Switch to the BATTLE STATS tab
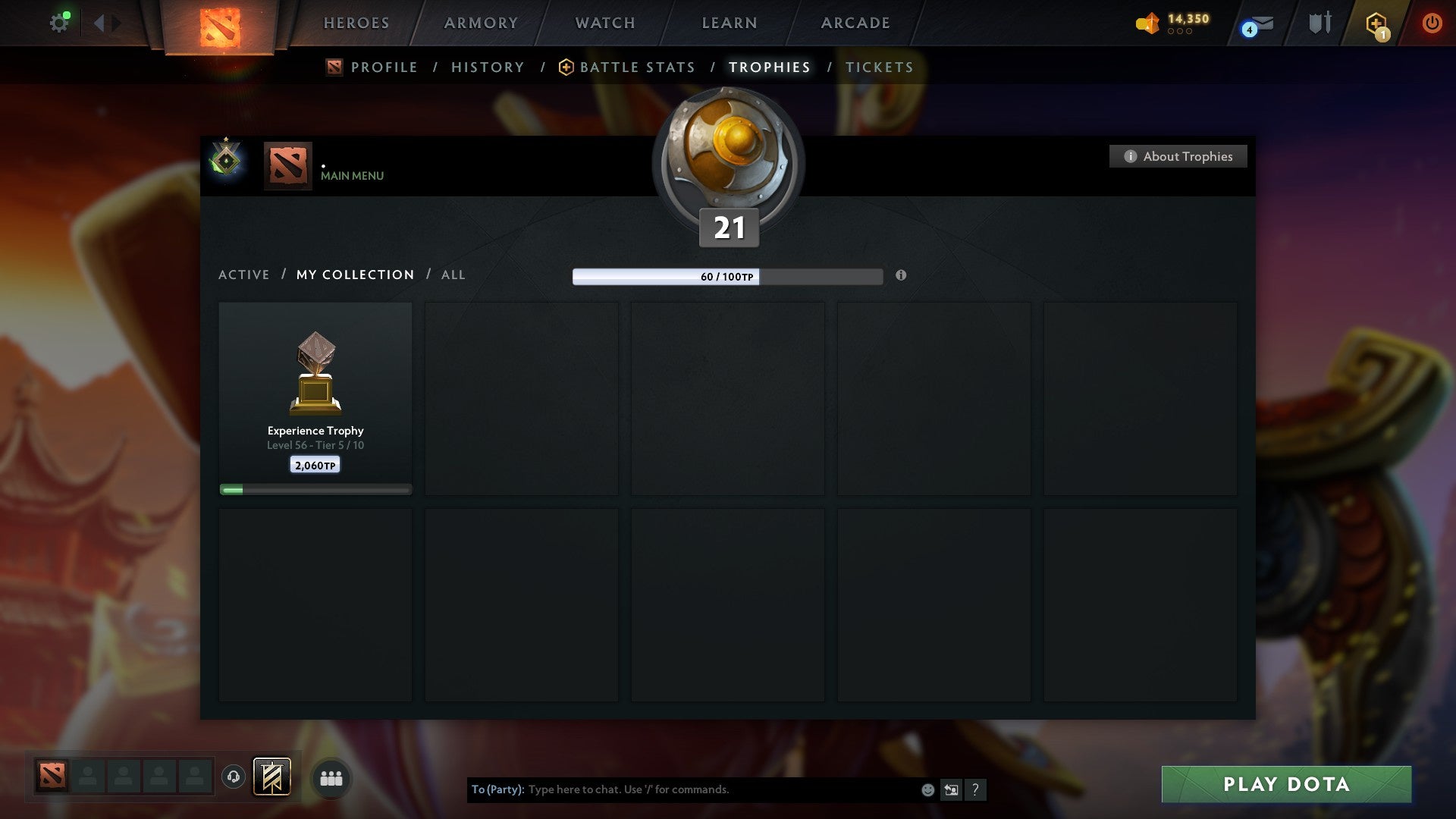Screen dimensions: 1456x819 click(x=637, y=67)
